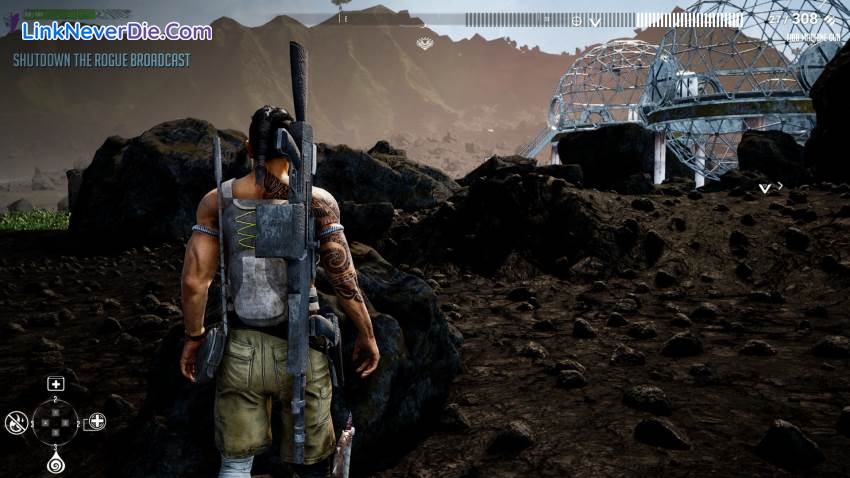Click the Shutdown the Rogue Broadcast objective

pyautogui.click(x=101, y=60)
